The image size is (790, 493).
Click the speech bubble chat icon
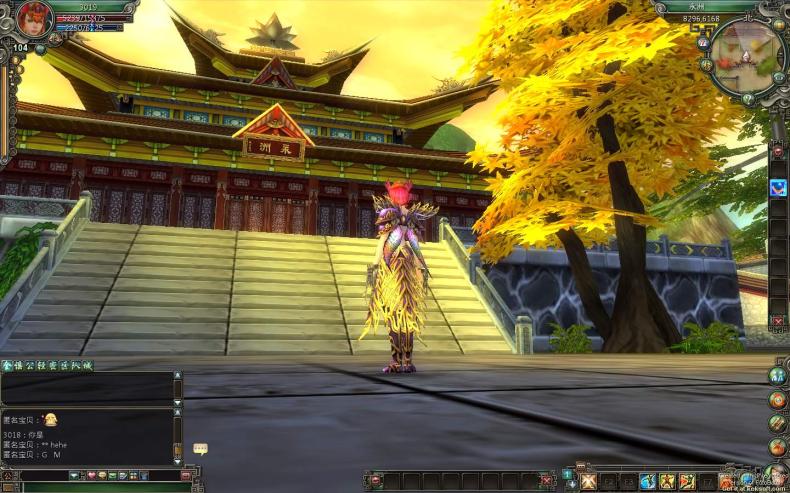(200, 449)
